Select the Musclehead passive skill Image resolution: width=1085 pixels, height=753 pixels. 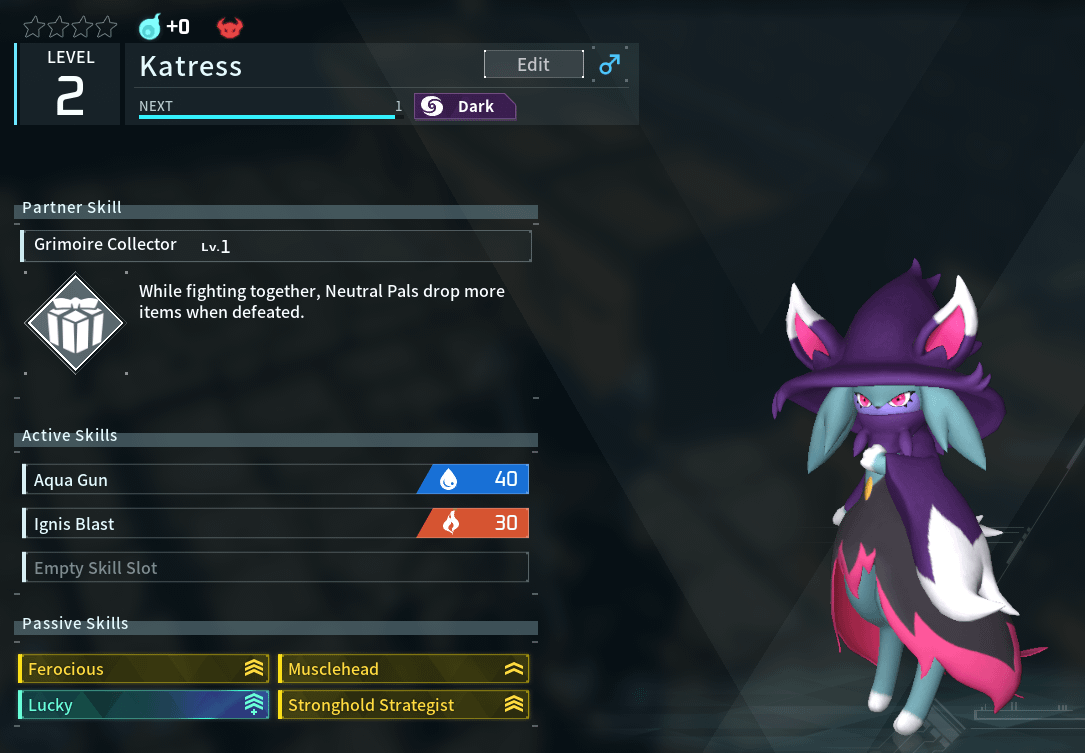(403, 669)
